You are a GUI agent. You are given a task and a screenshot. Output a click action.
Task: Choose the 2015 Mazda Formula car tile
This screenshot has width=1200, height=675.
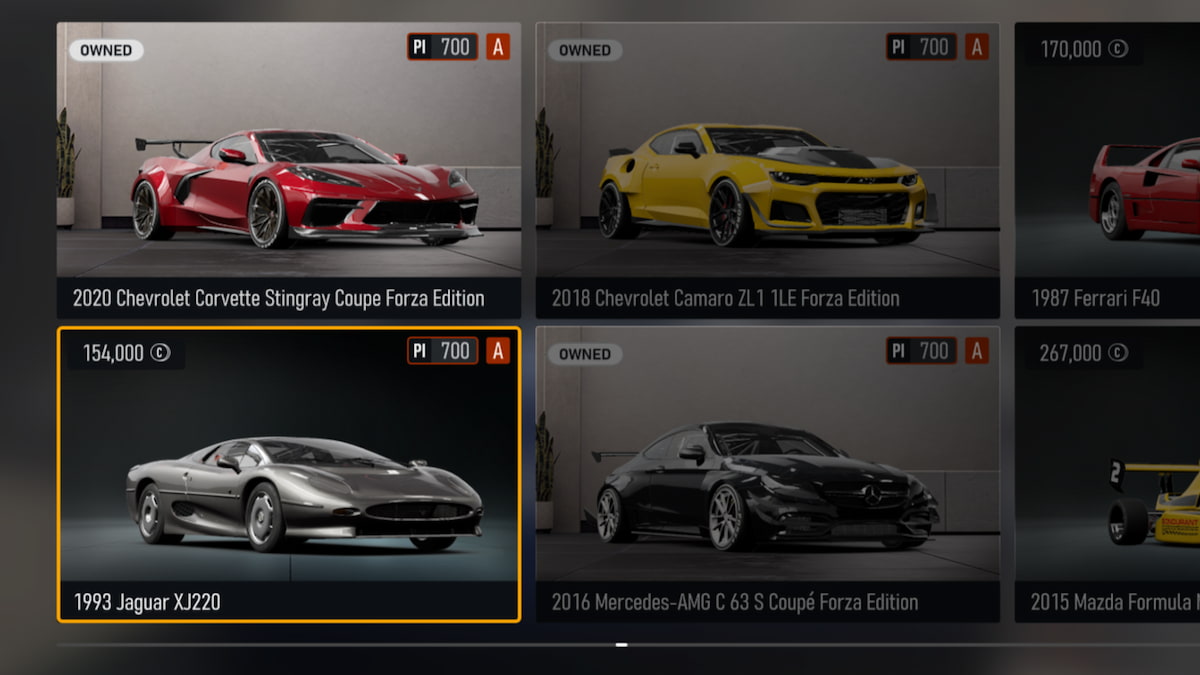click(x=1108, y=474)
